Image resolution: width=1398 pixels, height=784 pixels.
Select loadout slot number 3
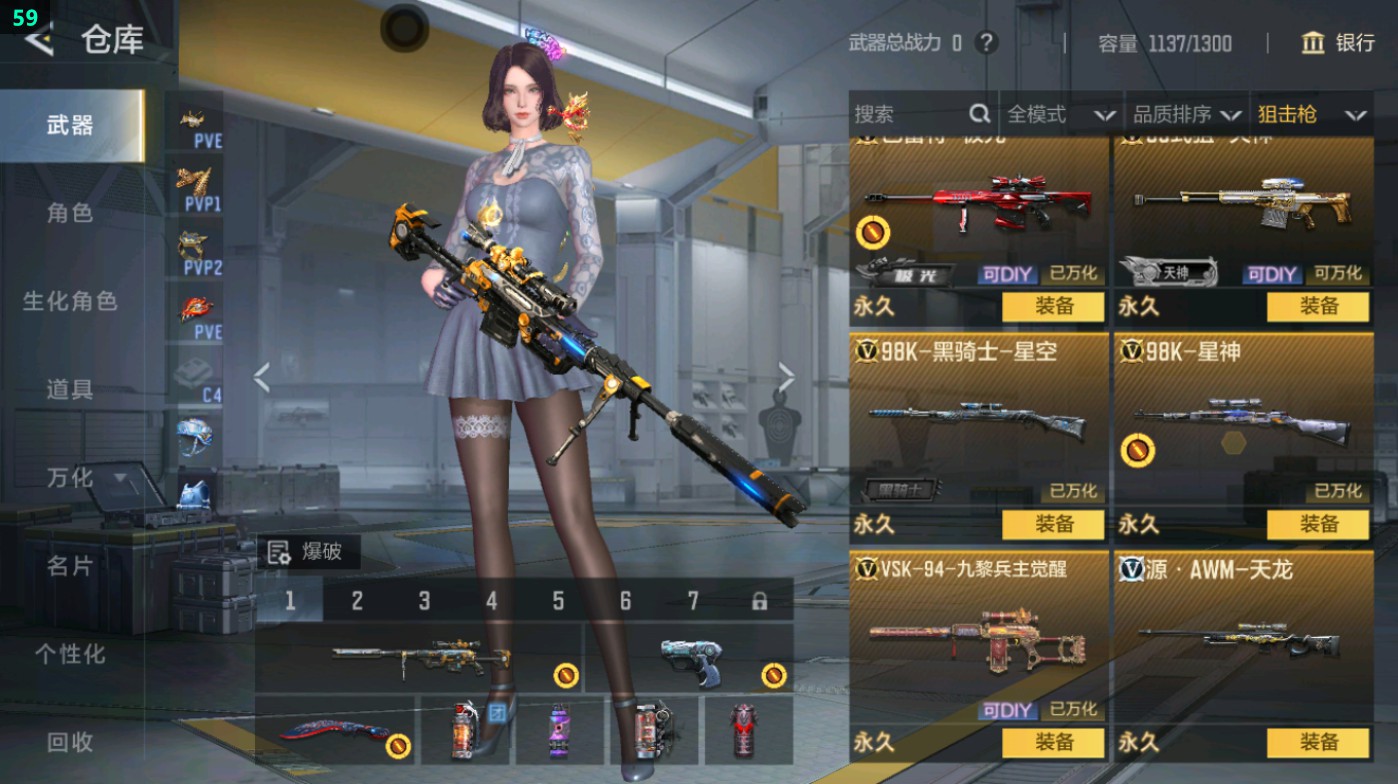[x=424, y=601]
